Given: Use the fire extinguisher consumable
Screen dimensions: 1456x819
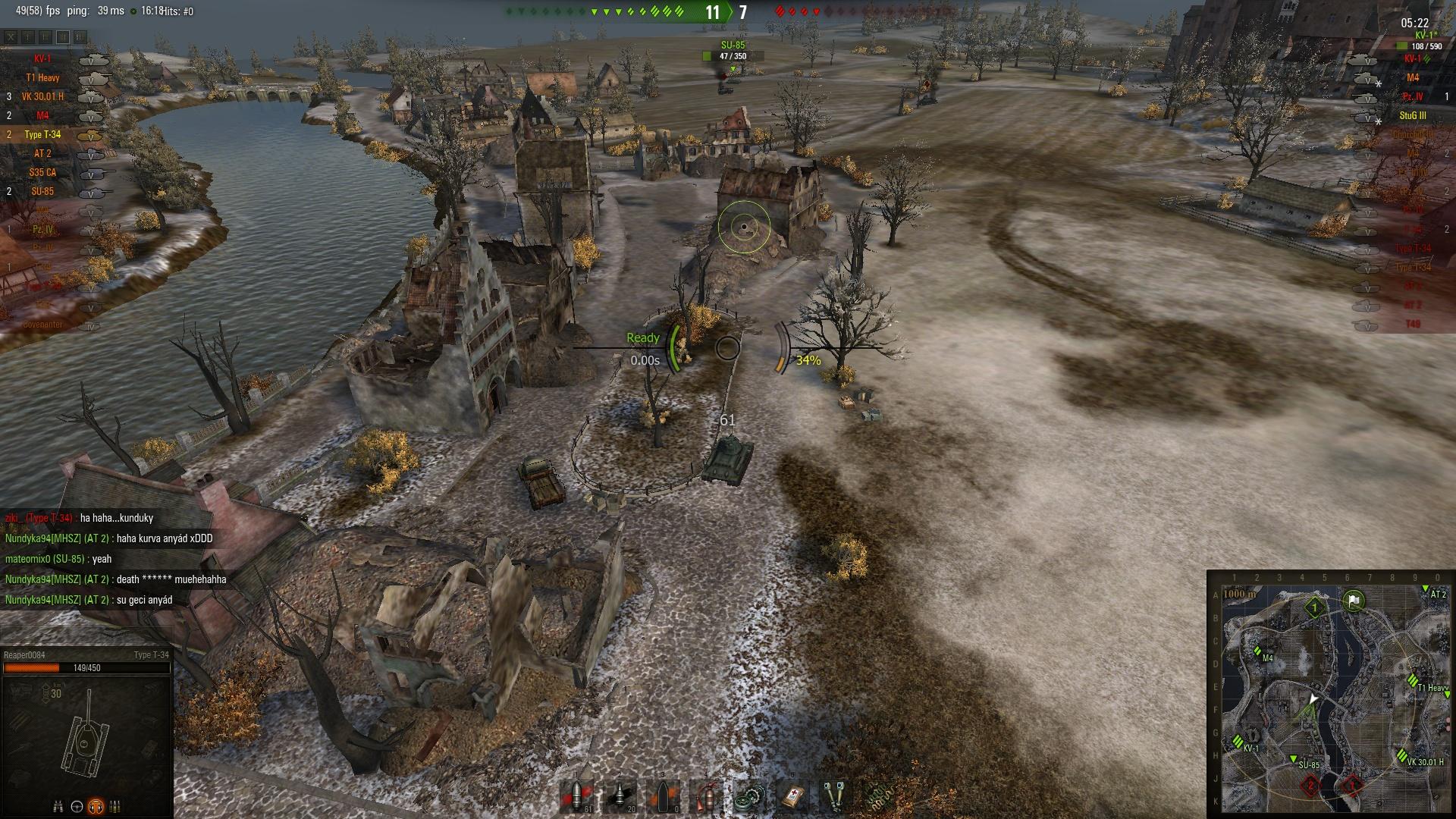Looking at the screenshot, I should [x=706, y=798].
